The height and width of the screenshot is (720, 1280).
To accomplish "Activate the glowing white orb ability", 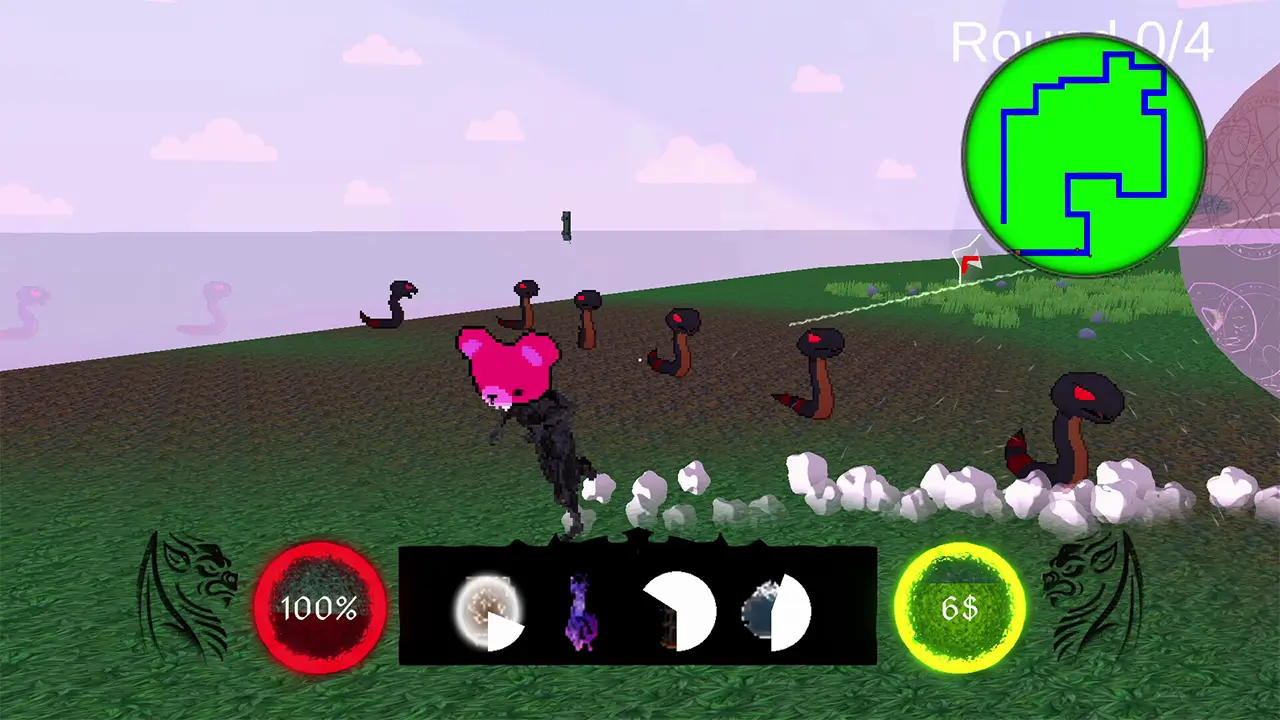I will coord(488,610).
